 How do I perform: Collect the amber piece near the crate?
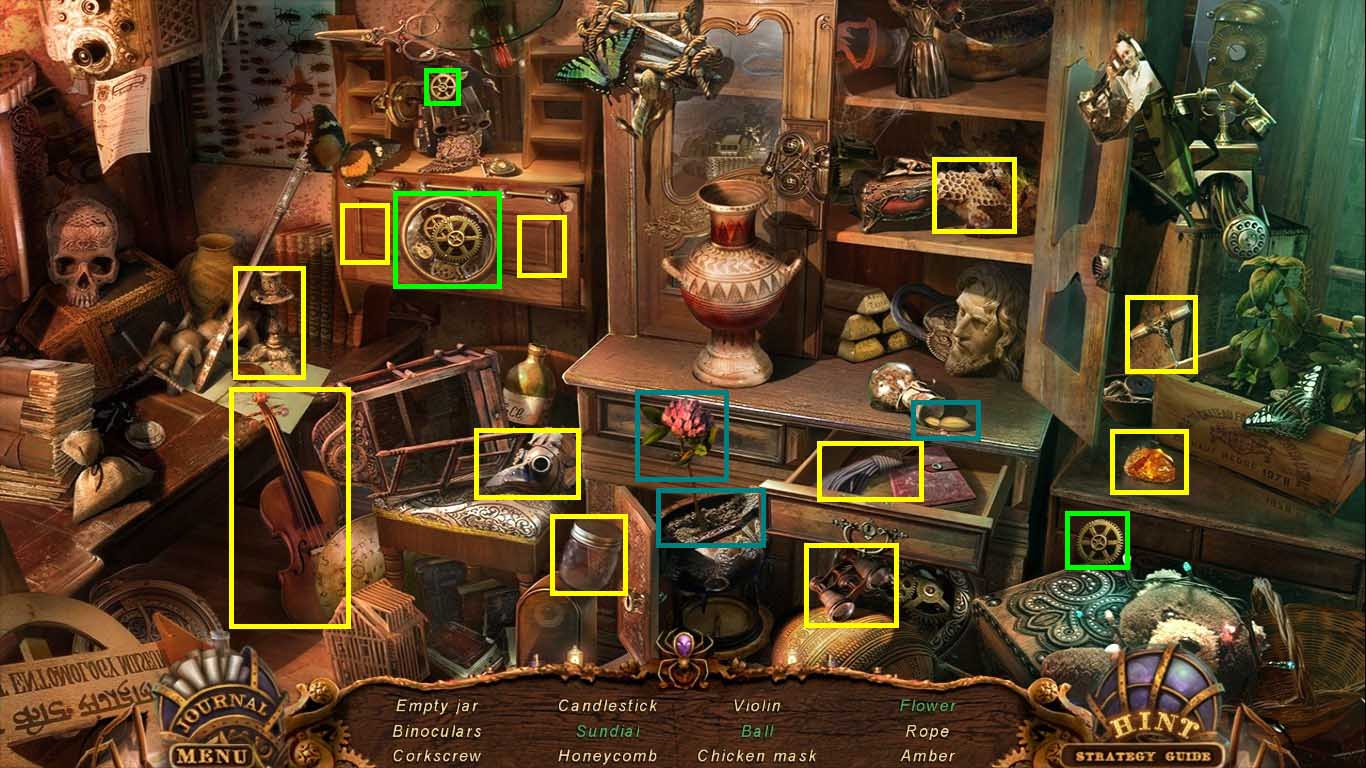pos(1149,462)
